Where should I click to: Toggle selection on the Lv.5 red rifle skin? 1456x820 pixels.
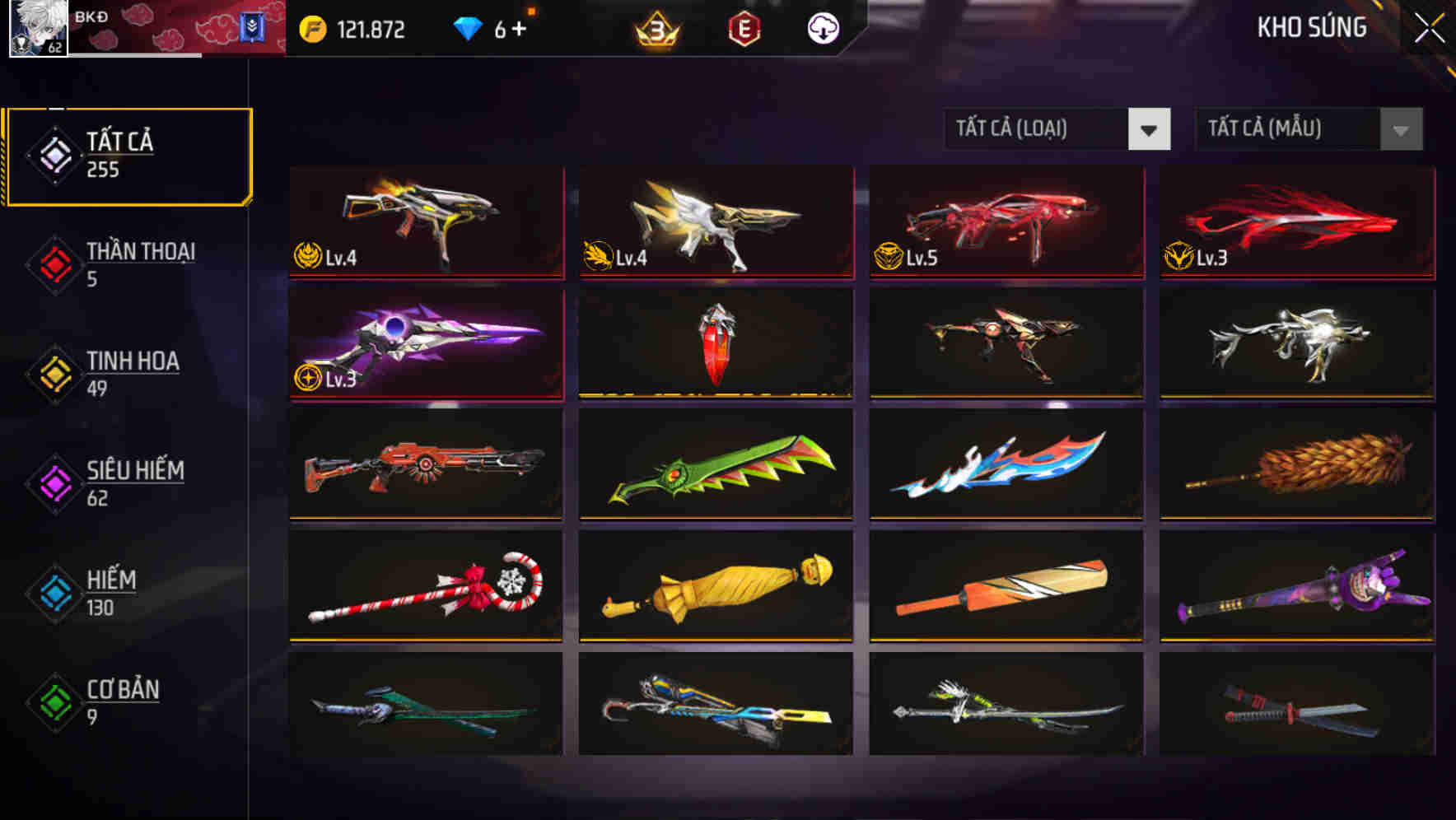tap(1005, 222)
